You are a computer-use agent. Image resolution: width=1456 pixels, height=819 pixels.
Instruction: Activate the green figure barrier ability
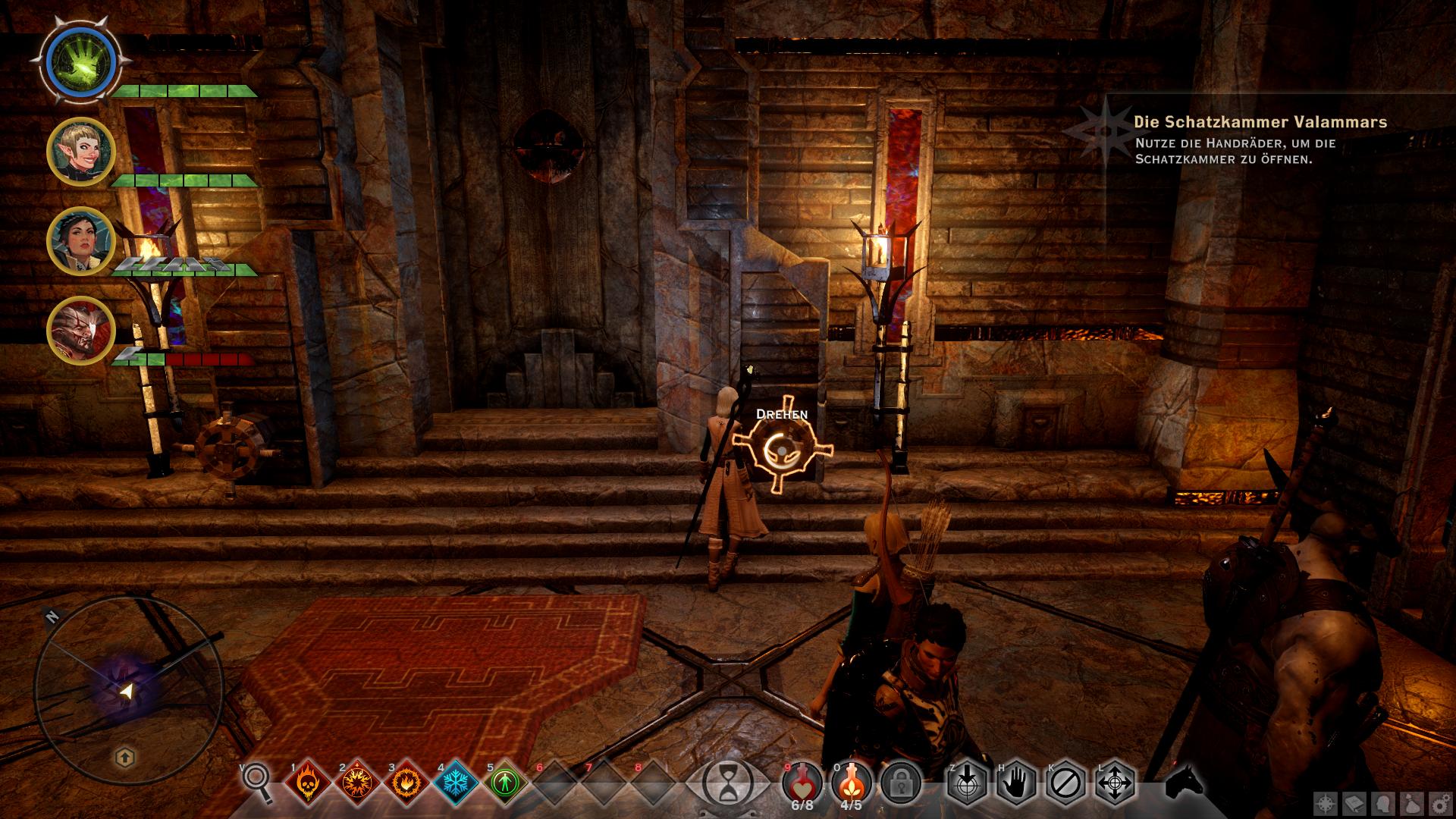[x=504, y=782]
